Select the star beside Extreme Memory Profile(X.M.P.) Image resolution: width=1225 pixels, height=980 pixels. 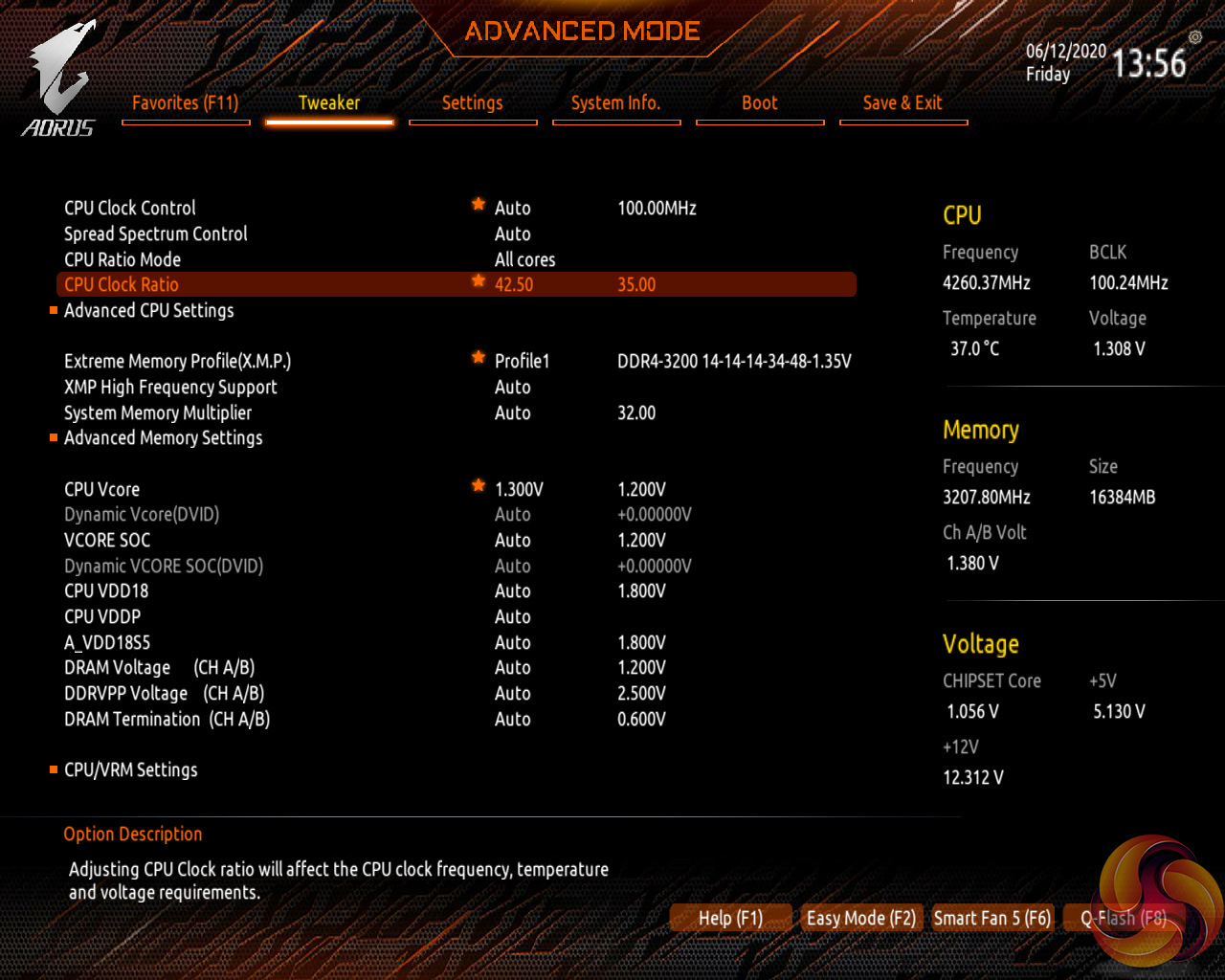[x=478, y=356]
